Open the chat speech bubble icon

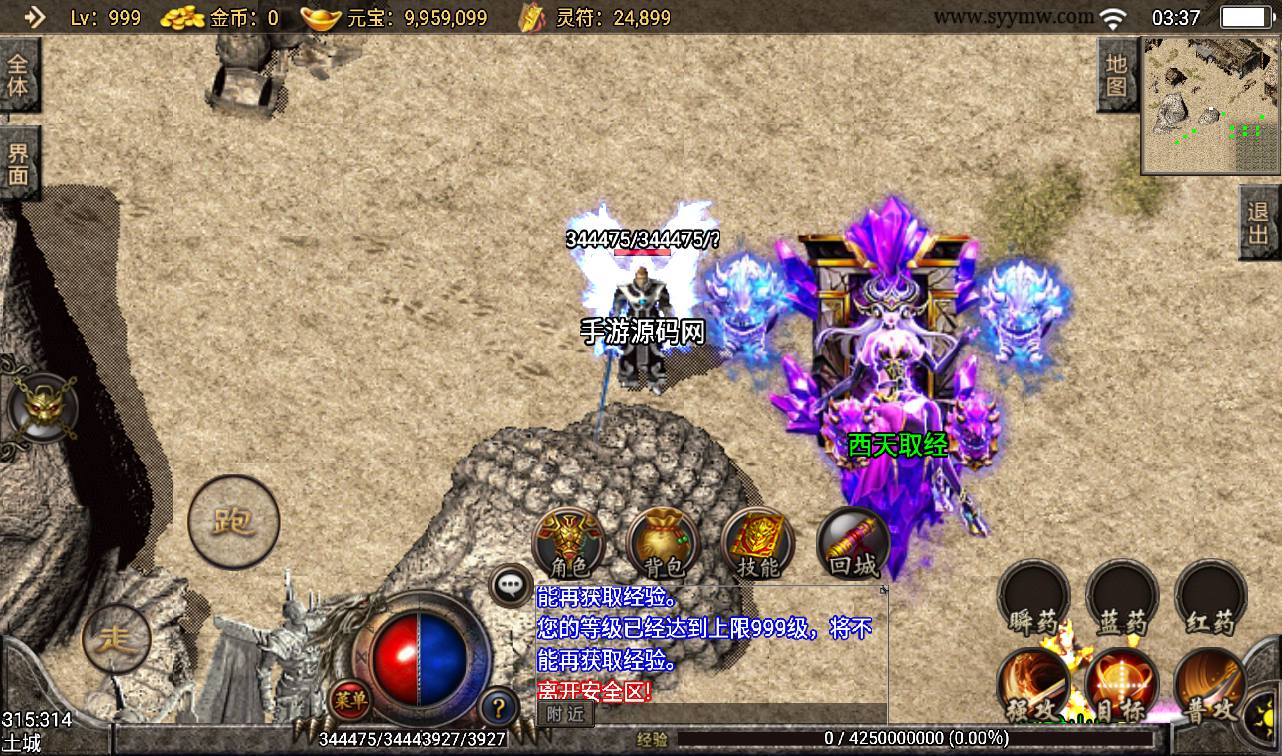click(x=511, y=585)
